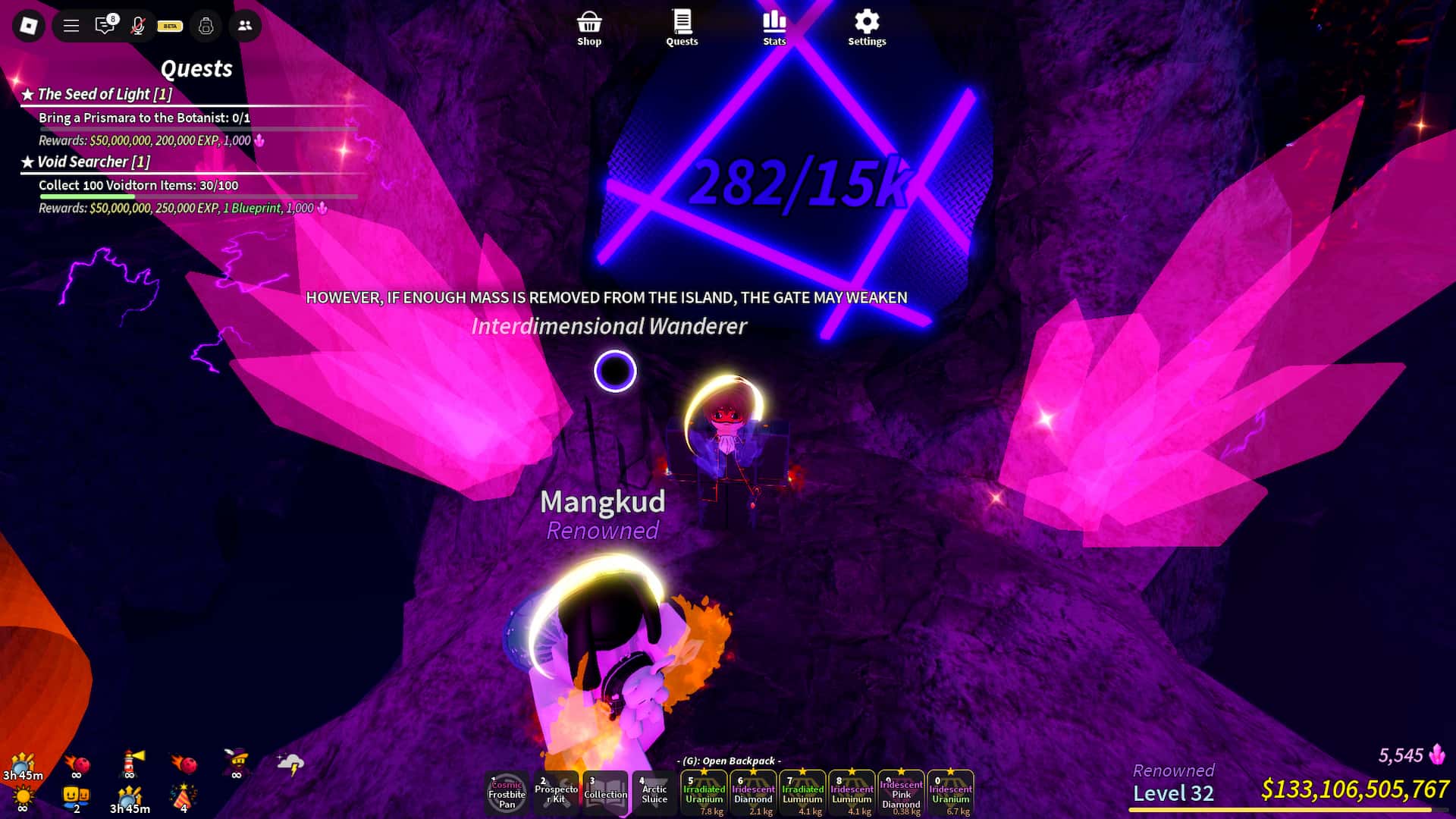This screenshot has width=1456, height=819.
Task: Expand The Seed of Light quest entry
Action: (104, 94)
